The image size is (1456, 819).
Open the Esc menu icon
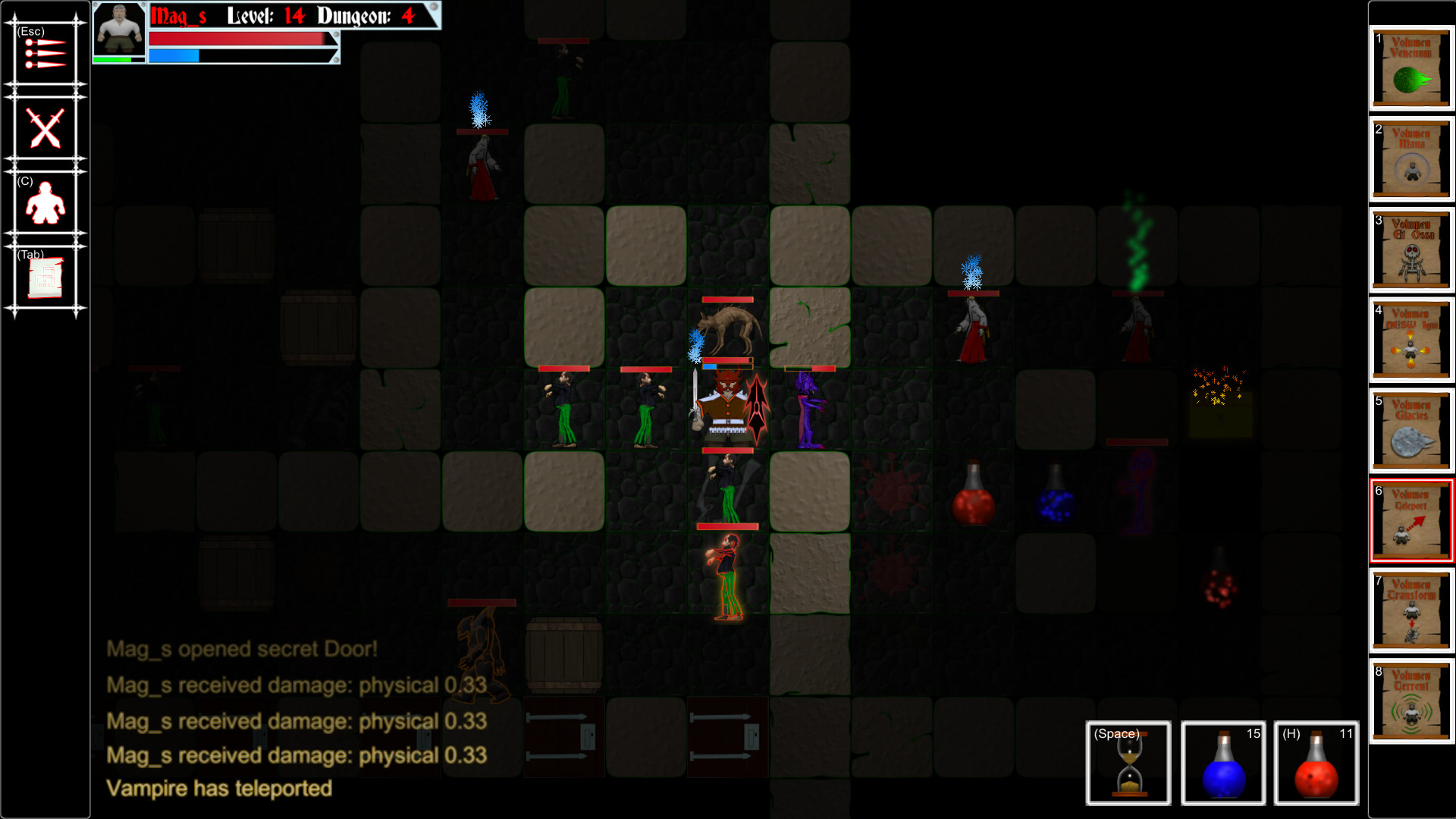(x=44, y=53)
